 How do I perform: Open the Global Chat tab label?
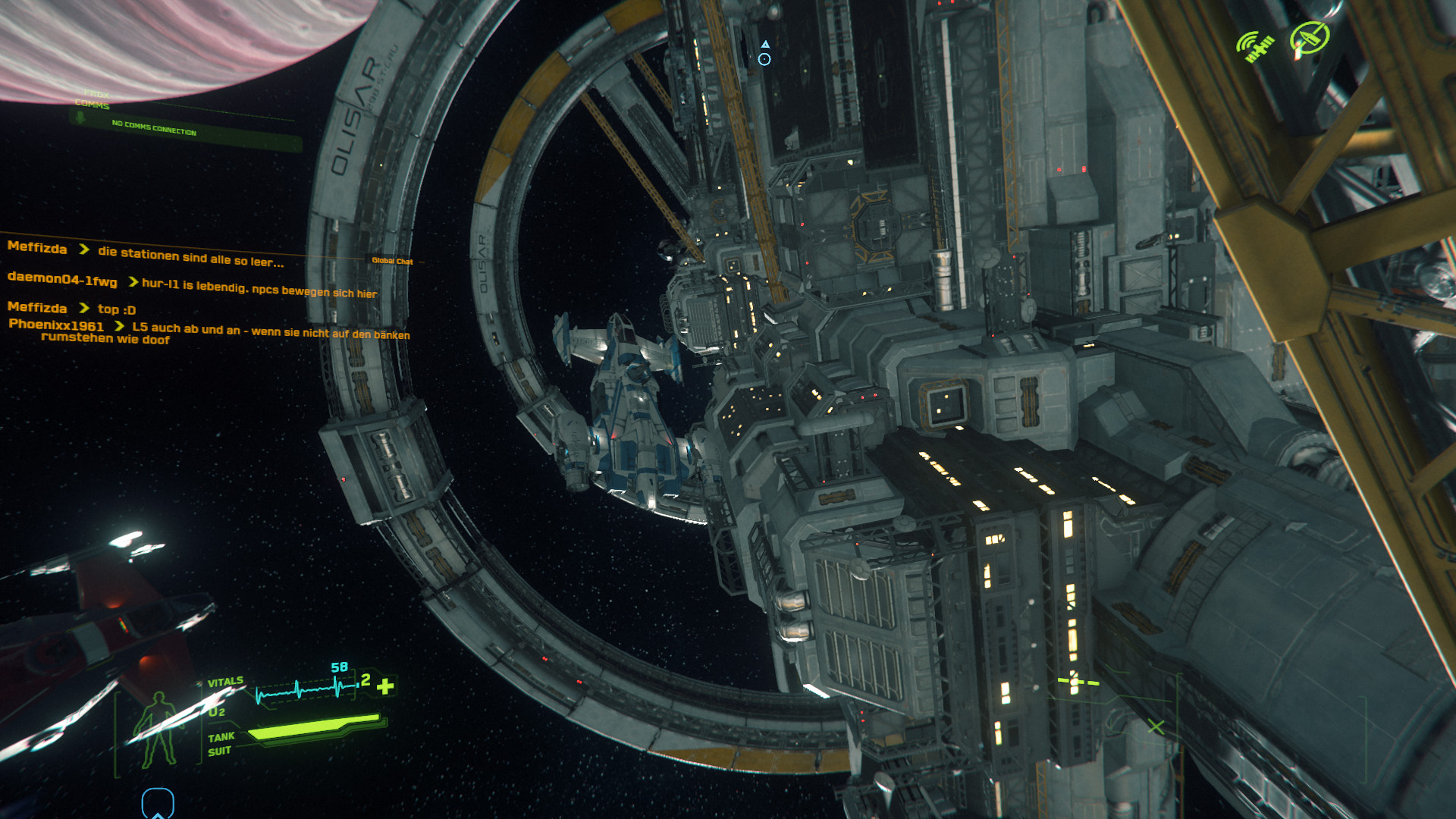(x=392, y=261)
